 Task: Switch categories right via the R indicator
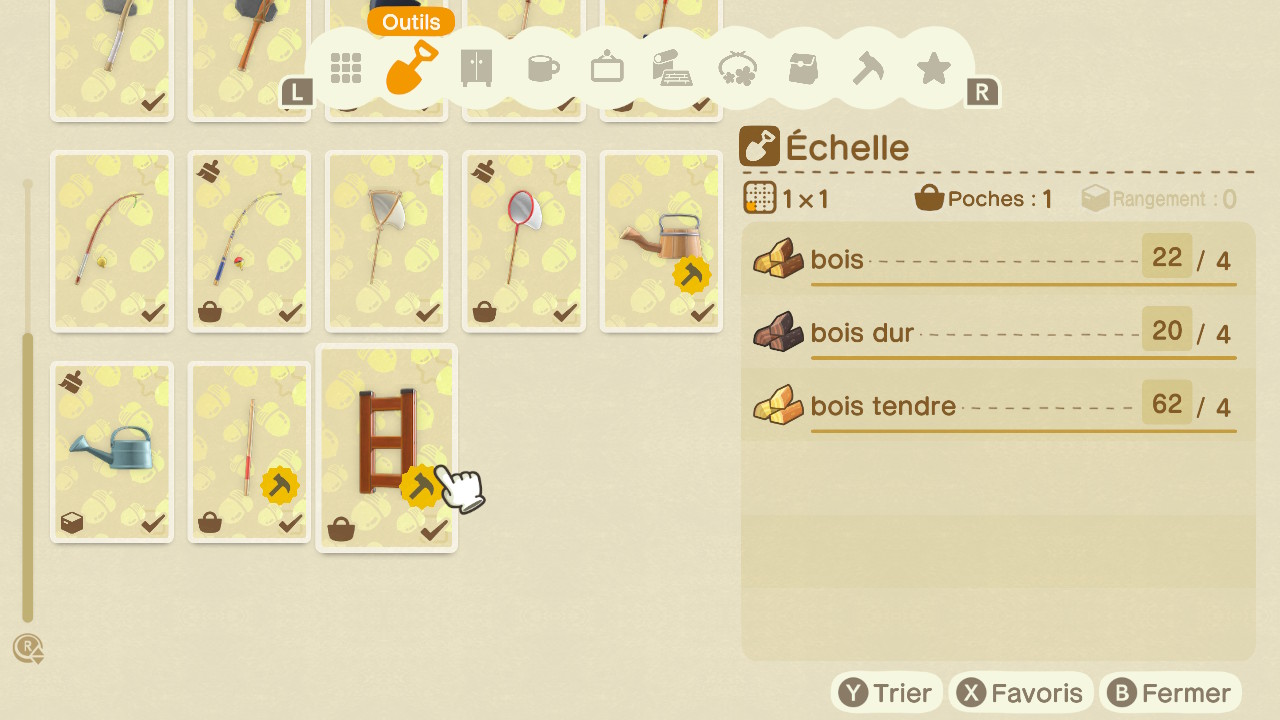coord(983,92)
